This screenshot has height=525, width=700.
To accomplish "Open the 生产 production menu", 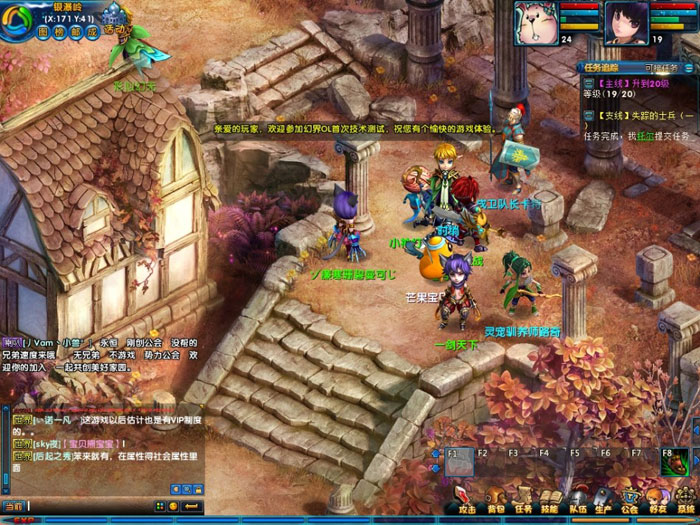I will click(x=603, y=499).
